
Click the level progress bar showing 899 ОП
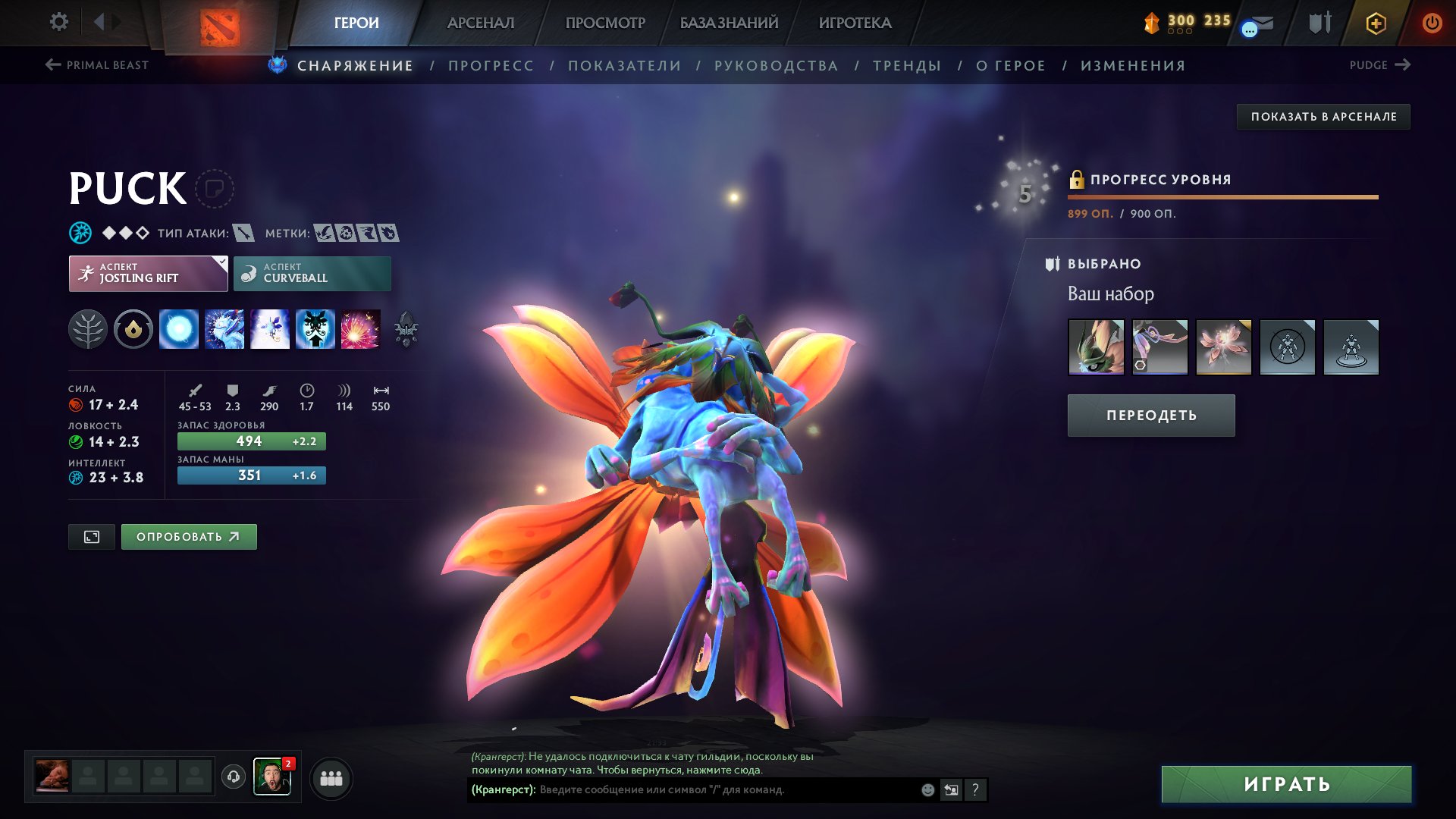(x=1222, y=196)
